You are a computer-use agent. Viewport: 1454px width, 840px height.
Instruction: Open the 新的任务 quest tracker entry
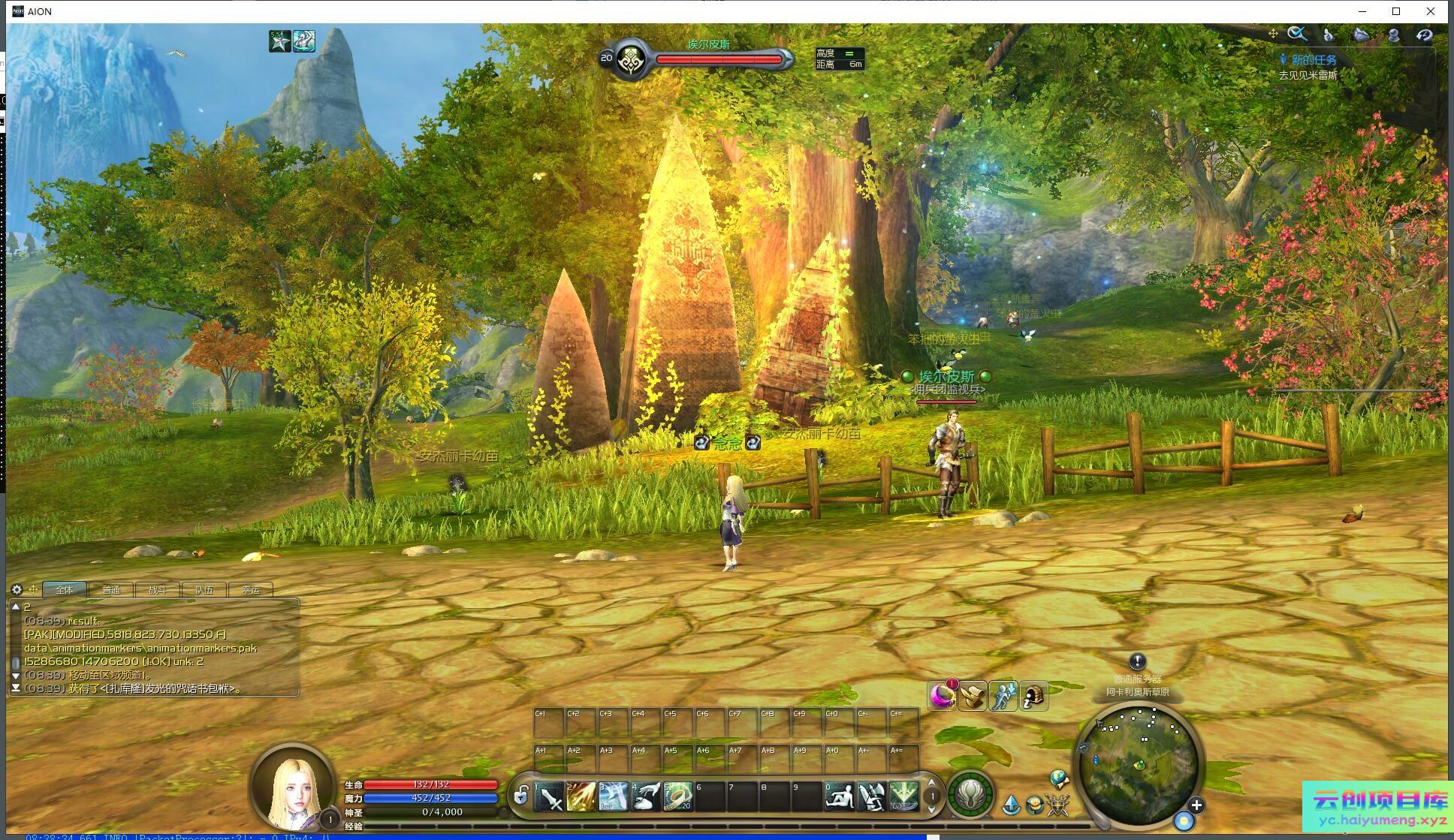1314,60
